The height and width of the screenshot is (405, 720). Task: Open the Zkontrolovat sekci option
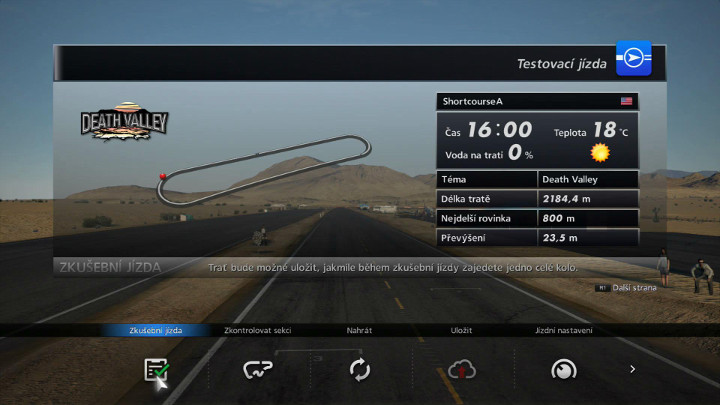point(258,369)
